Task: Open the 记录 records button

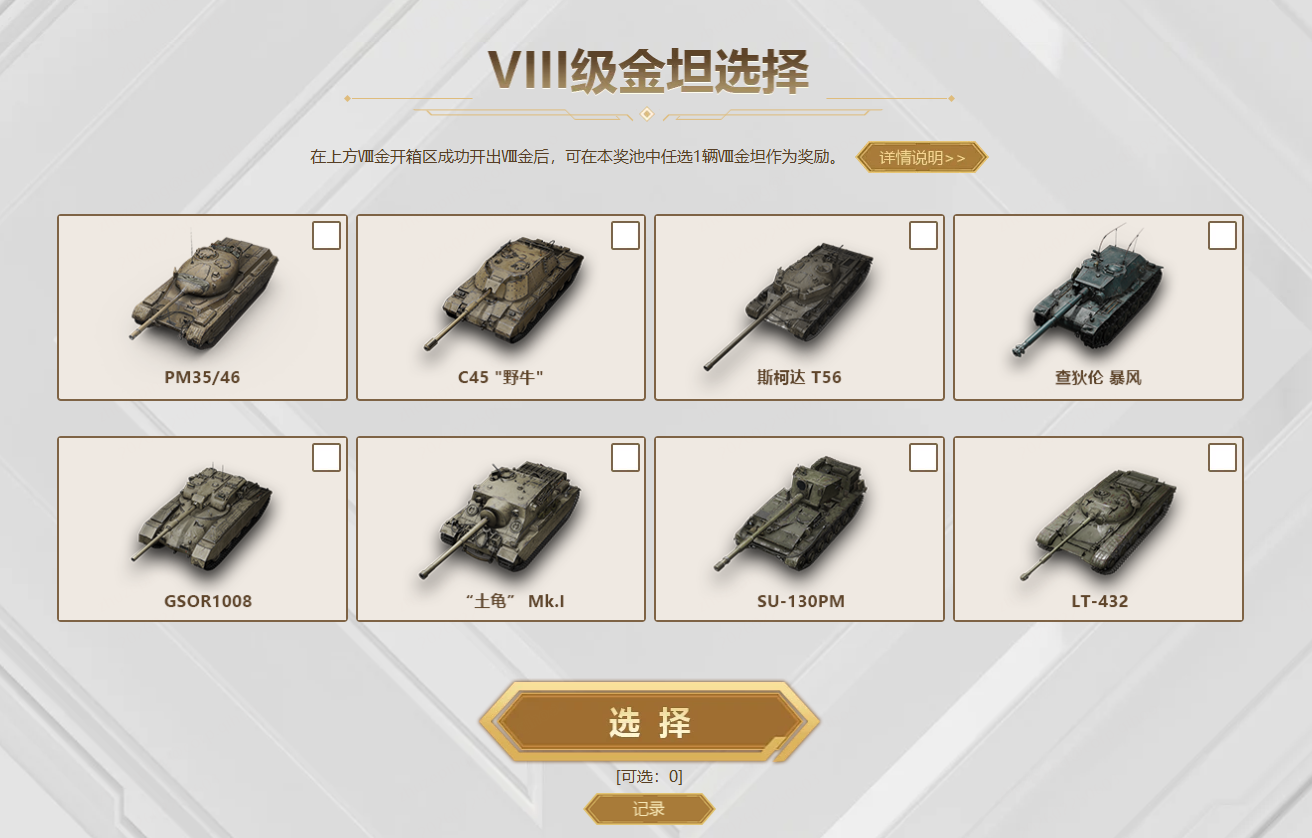Action: (649, 809)
